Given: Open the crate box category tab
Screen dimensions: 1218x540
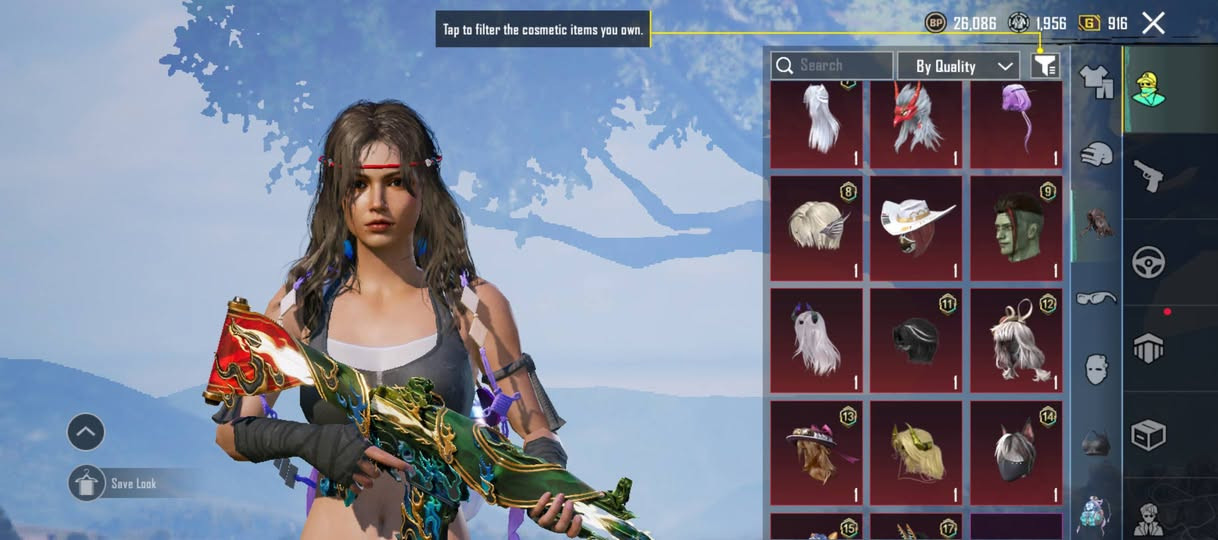Looking at the screenshot, I should pos(1147,435).
